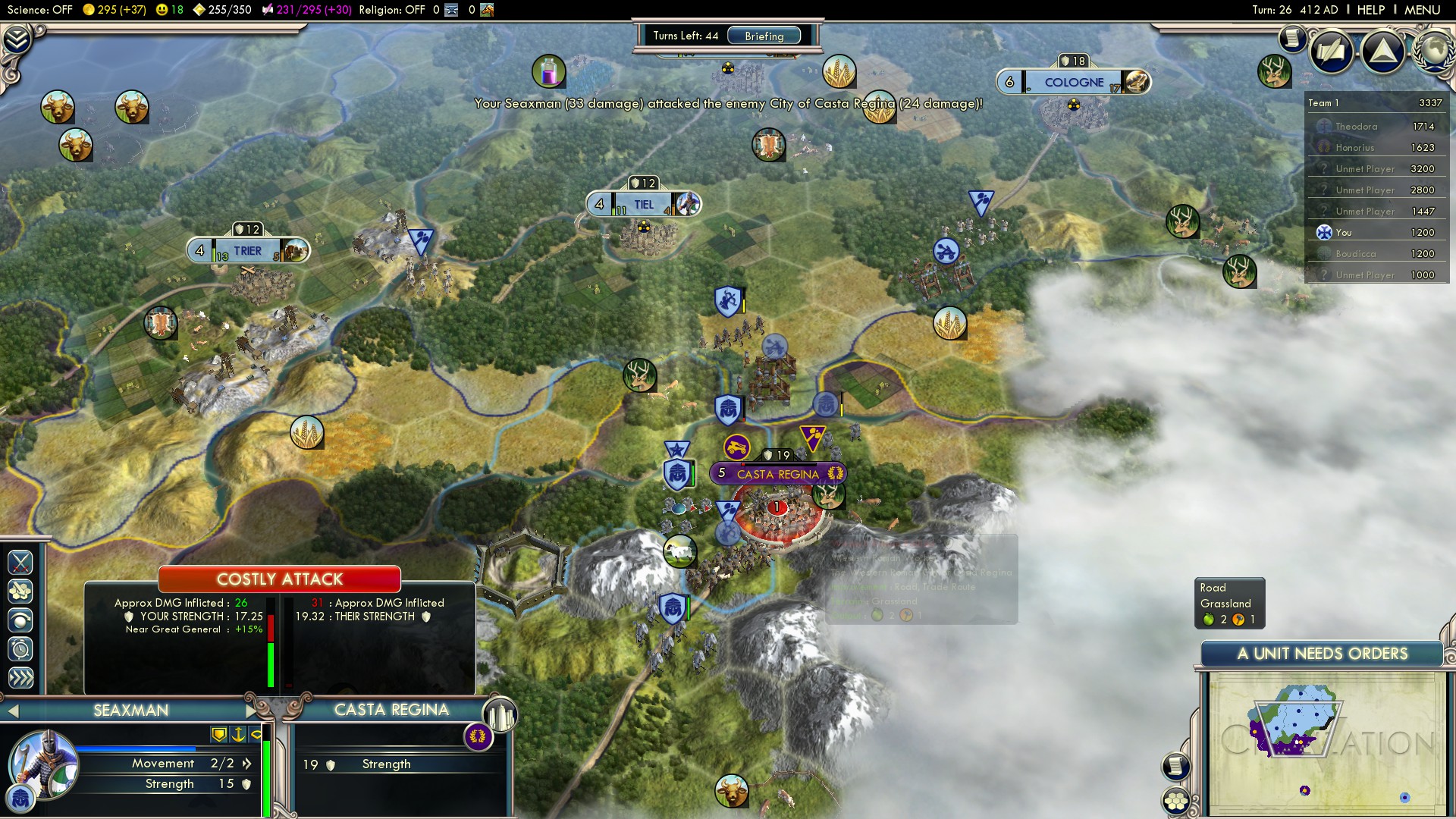Activate the fortify unit action
Screen dimensions: 1456x819
point(20,621)
